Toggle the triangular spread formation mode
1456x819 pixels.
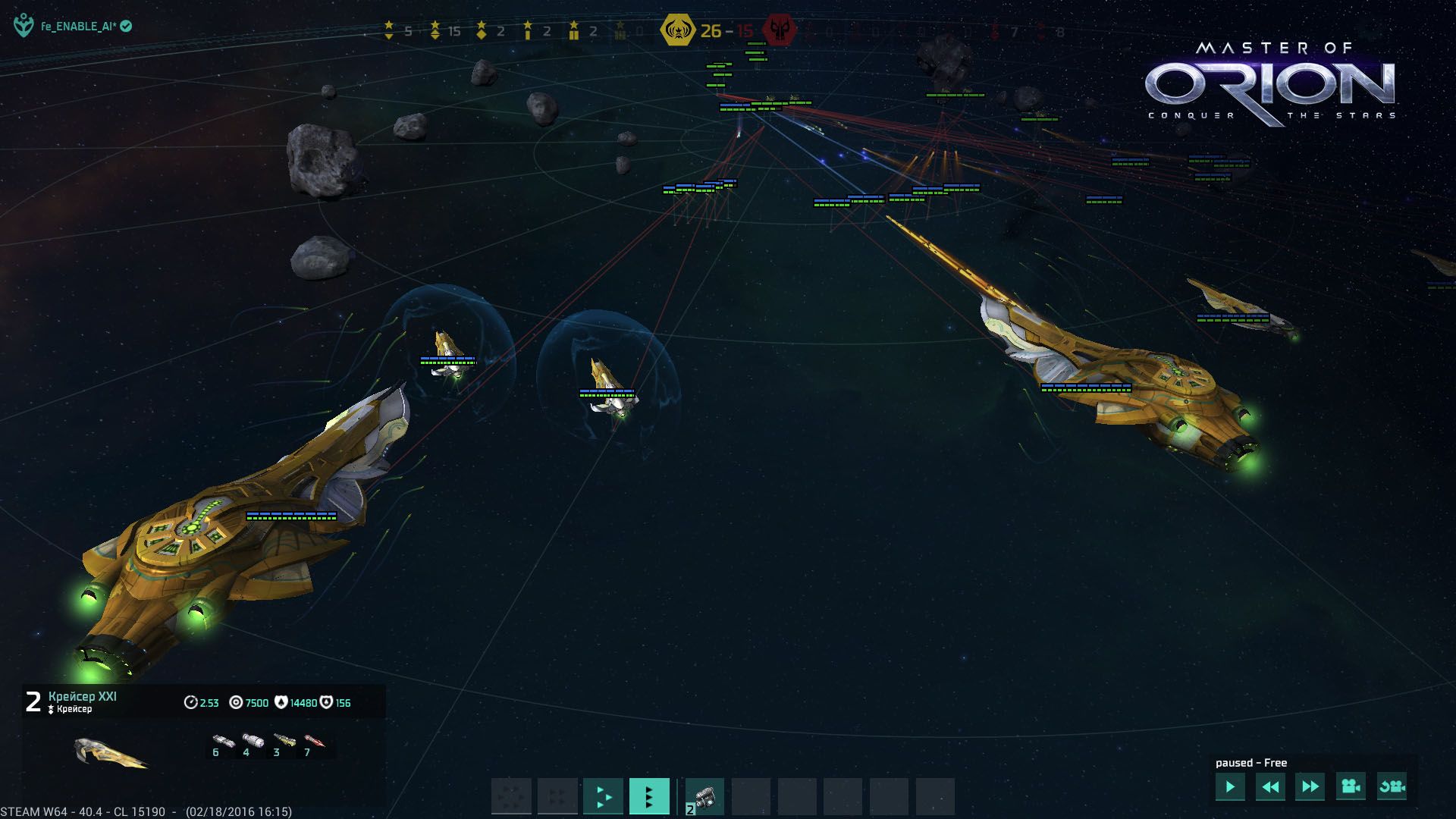603,796
